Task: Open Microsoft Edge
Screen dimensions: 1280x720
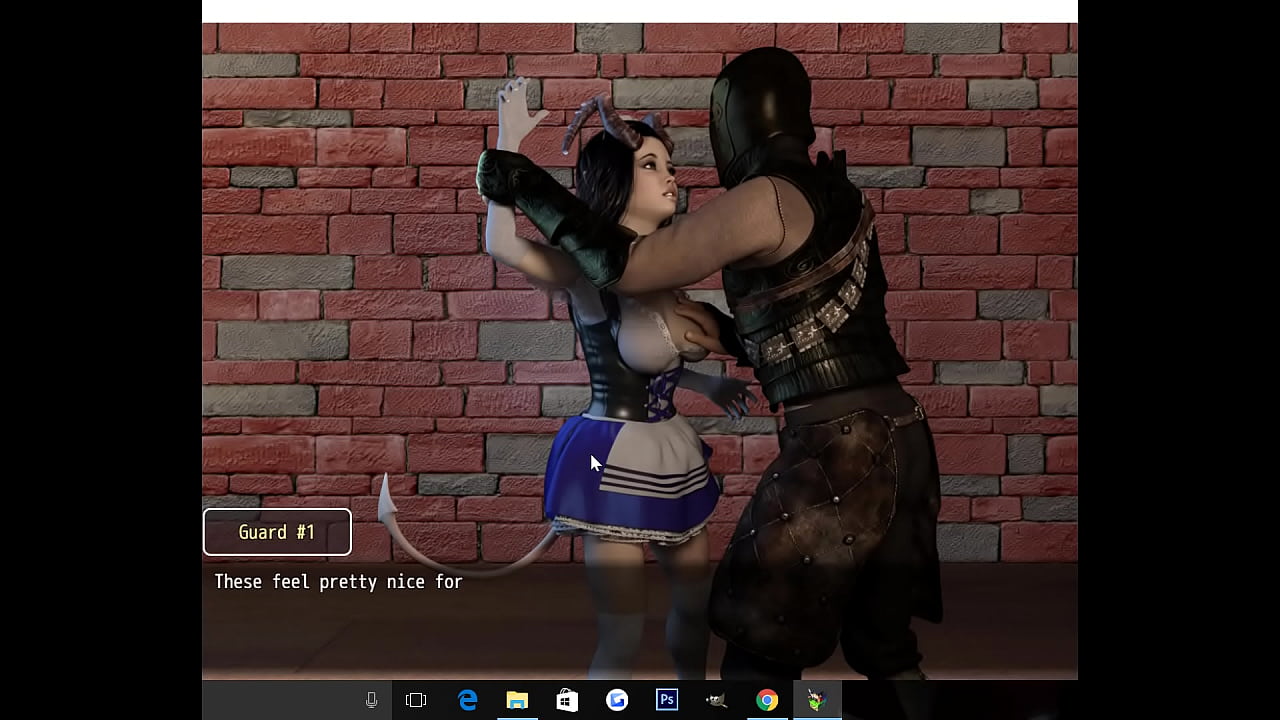Action: coord(467,700)
